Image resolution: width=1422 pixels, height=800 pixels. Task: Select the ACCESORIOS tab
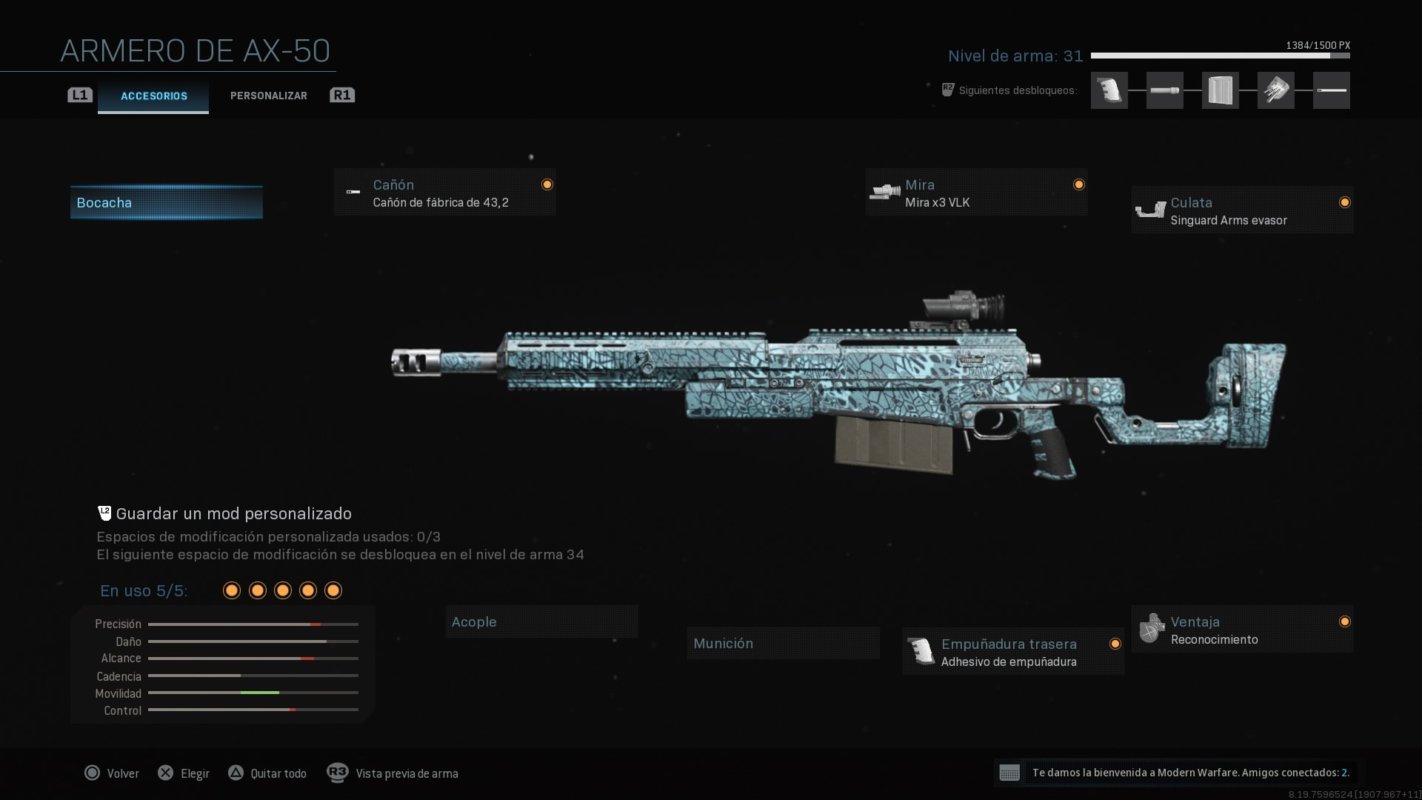point(153,96)
